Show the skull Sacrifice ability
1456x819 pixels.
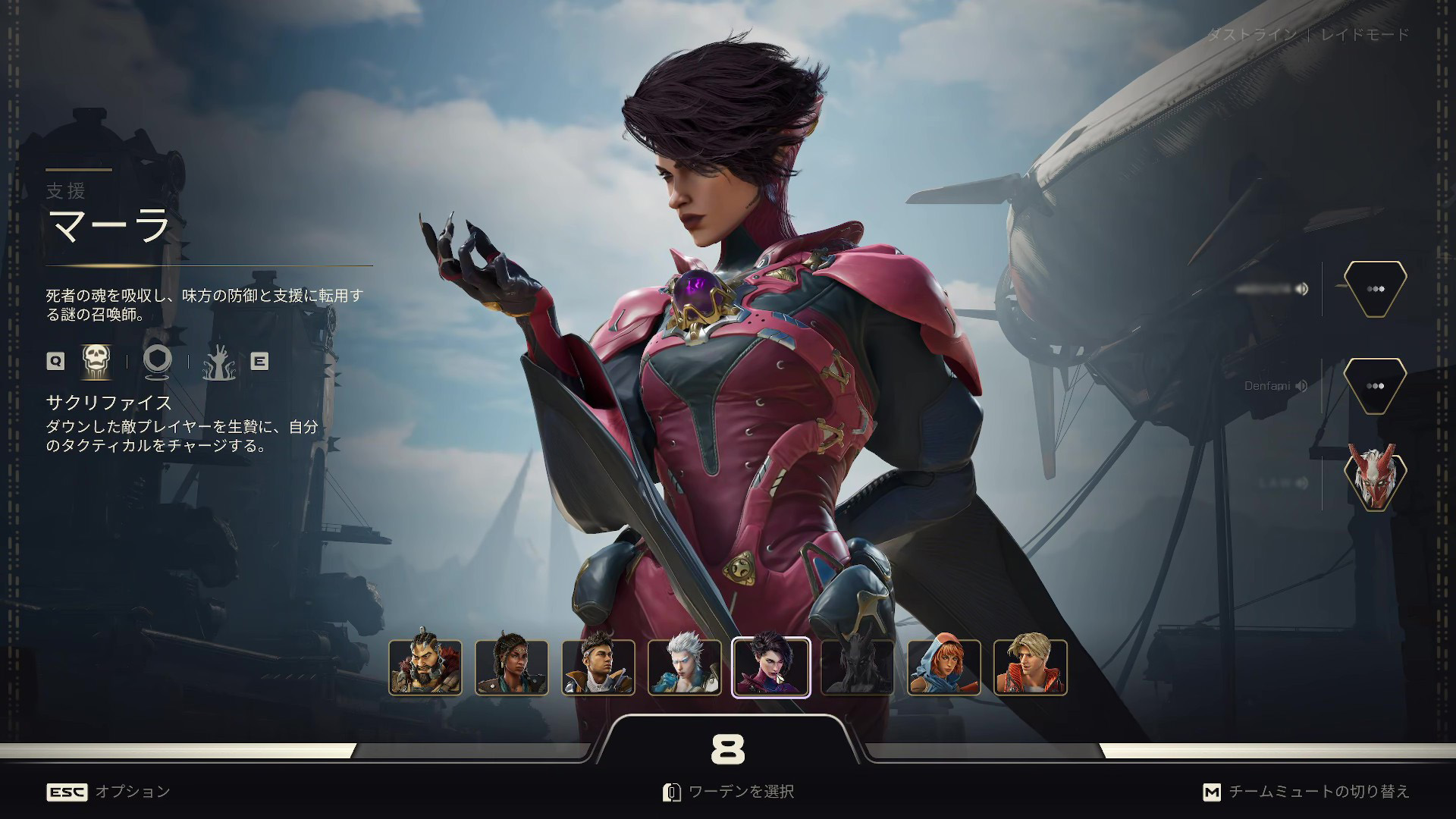96,361
